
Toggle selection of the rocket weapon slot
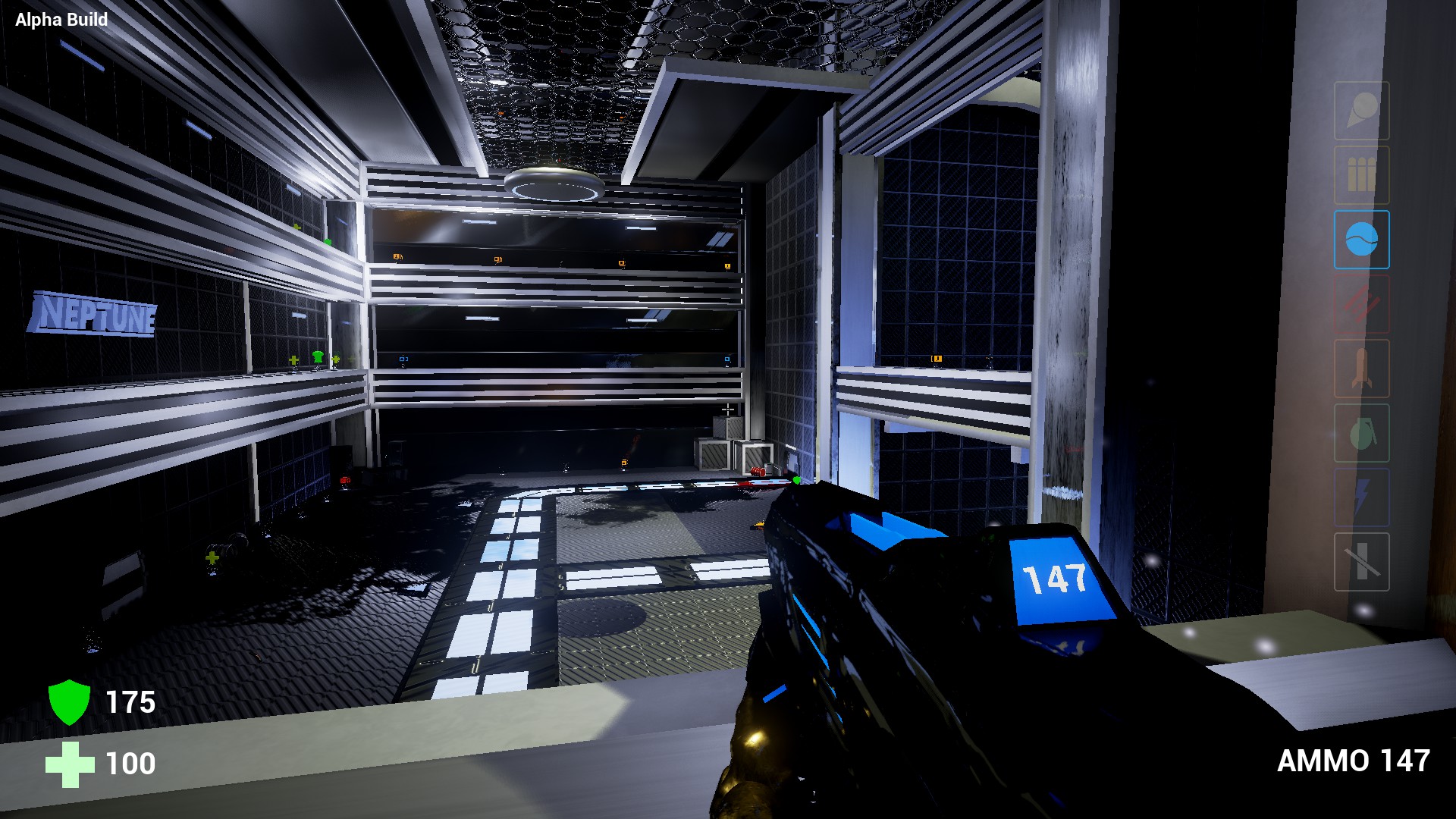1361,368
